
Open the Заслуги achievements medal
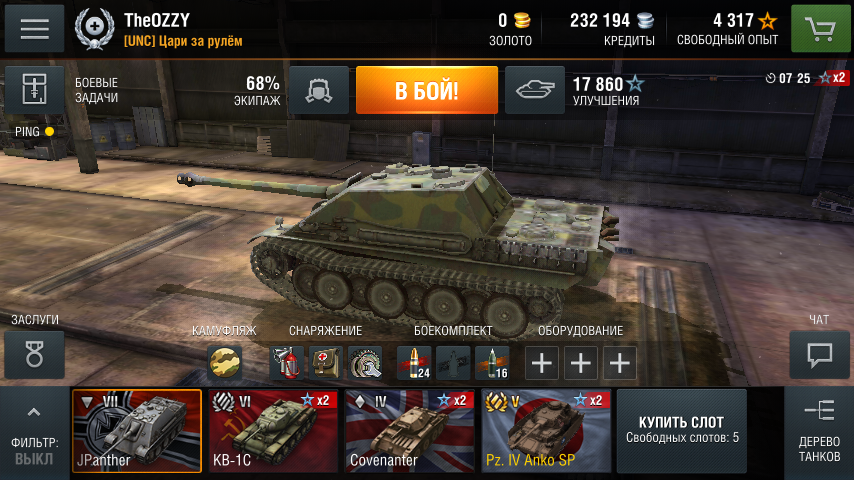[x=35, y=355]
